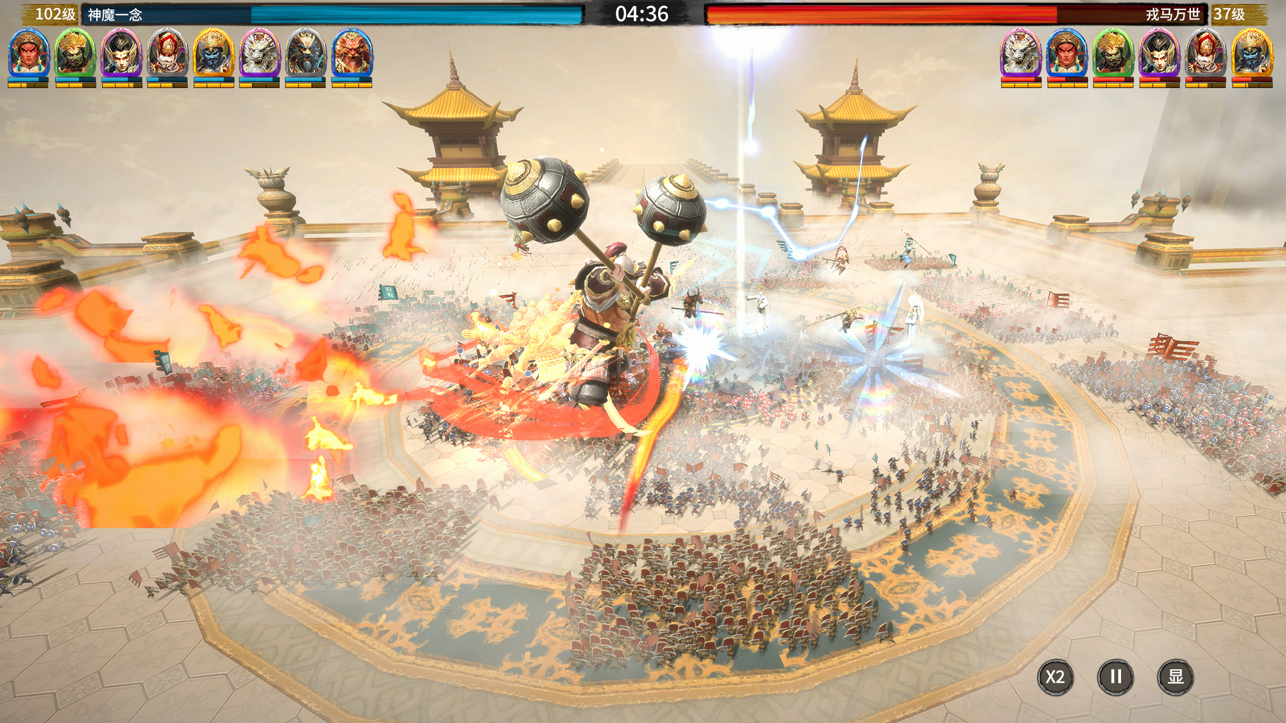Toggle the X2 battle speed button
This screenshot has height=723, width=1286.
point(1055,677)
